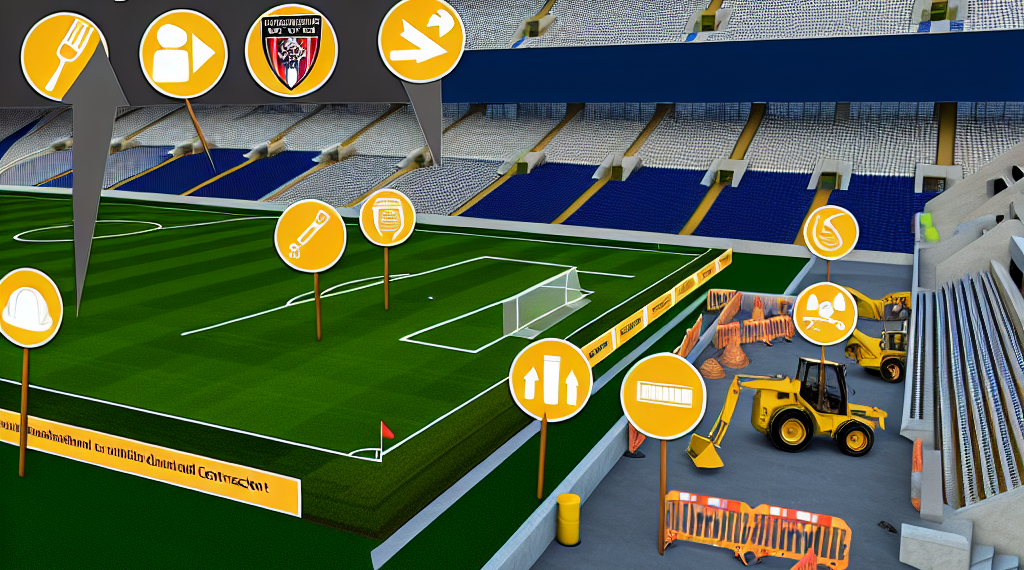The height and width of the screenshot is (570, 1024).
Task: Select the arrow sign marker beside the crest
Action: (x=421, y=39)
